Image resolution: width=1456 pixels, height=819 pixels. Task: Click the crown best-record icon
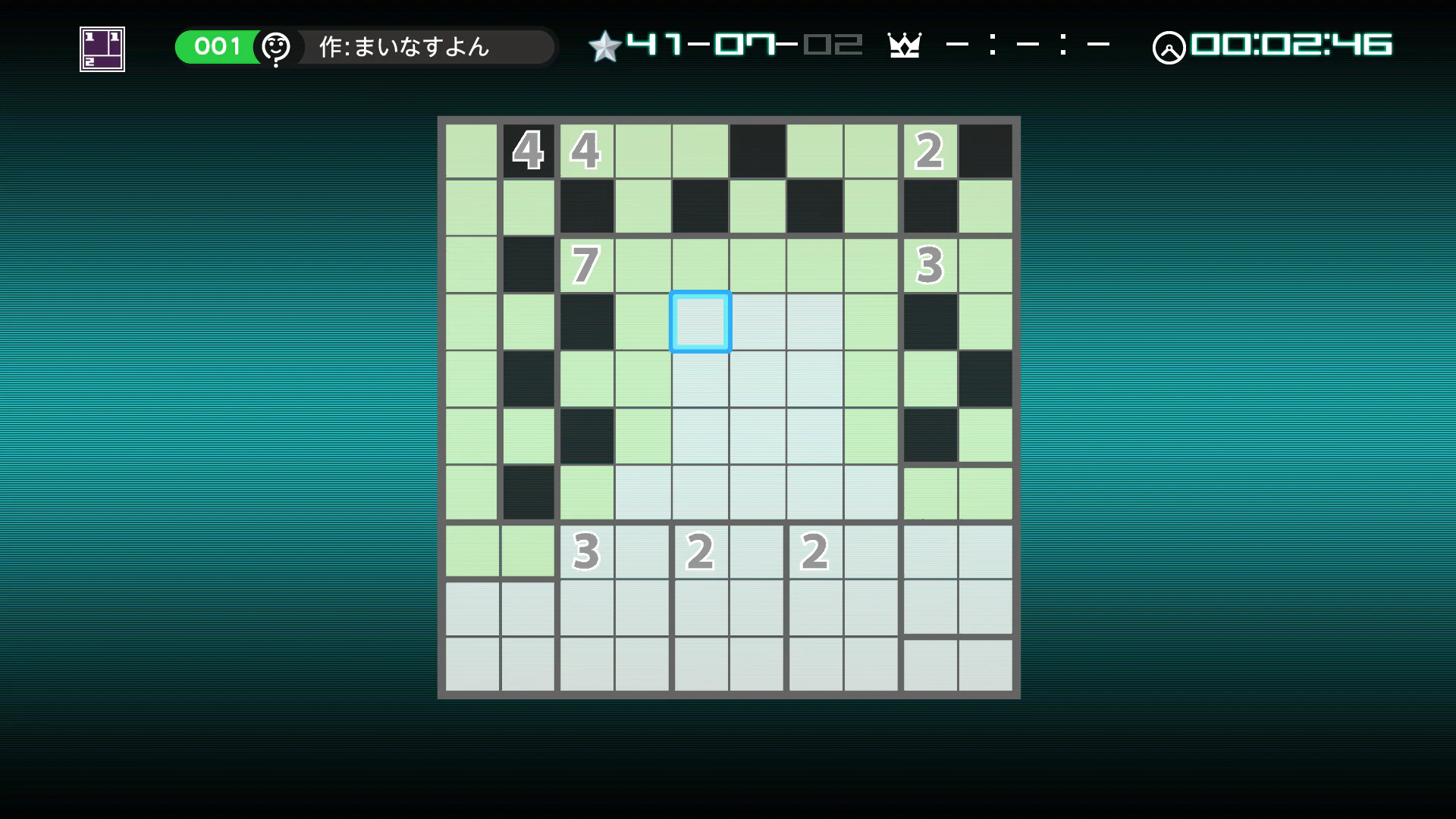click(905, 45)
